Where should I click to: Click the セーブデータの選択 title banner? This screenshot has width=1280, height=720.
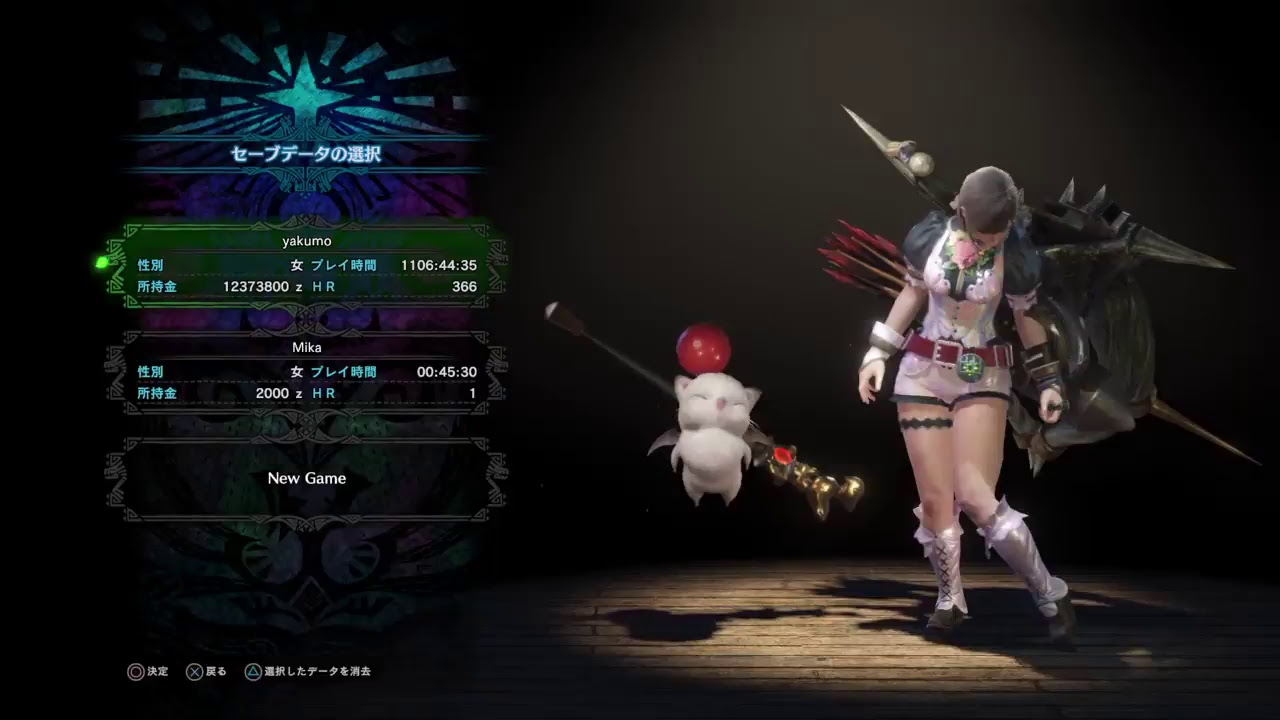coord(307,154)
